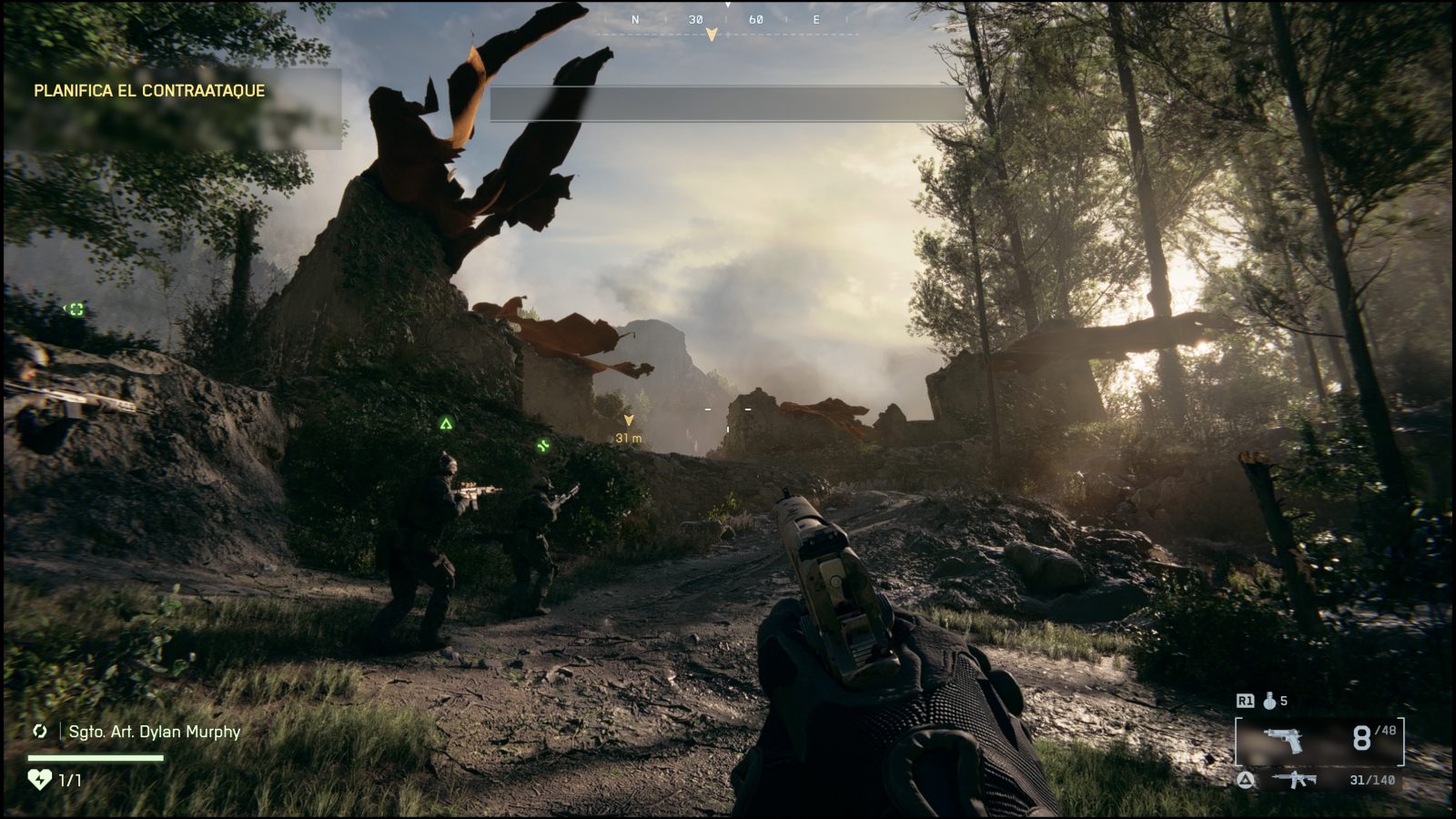Click the 31 m waypoint marker
This screenshot has width=1456, height=819.
[x=630, y=430]
